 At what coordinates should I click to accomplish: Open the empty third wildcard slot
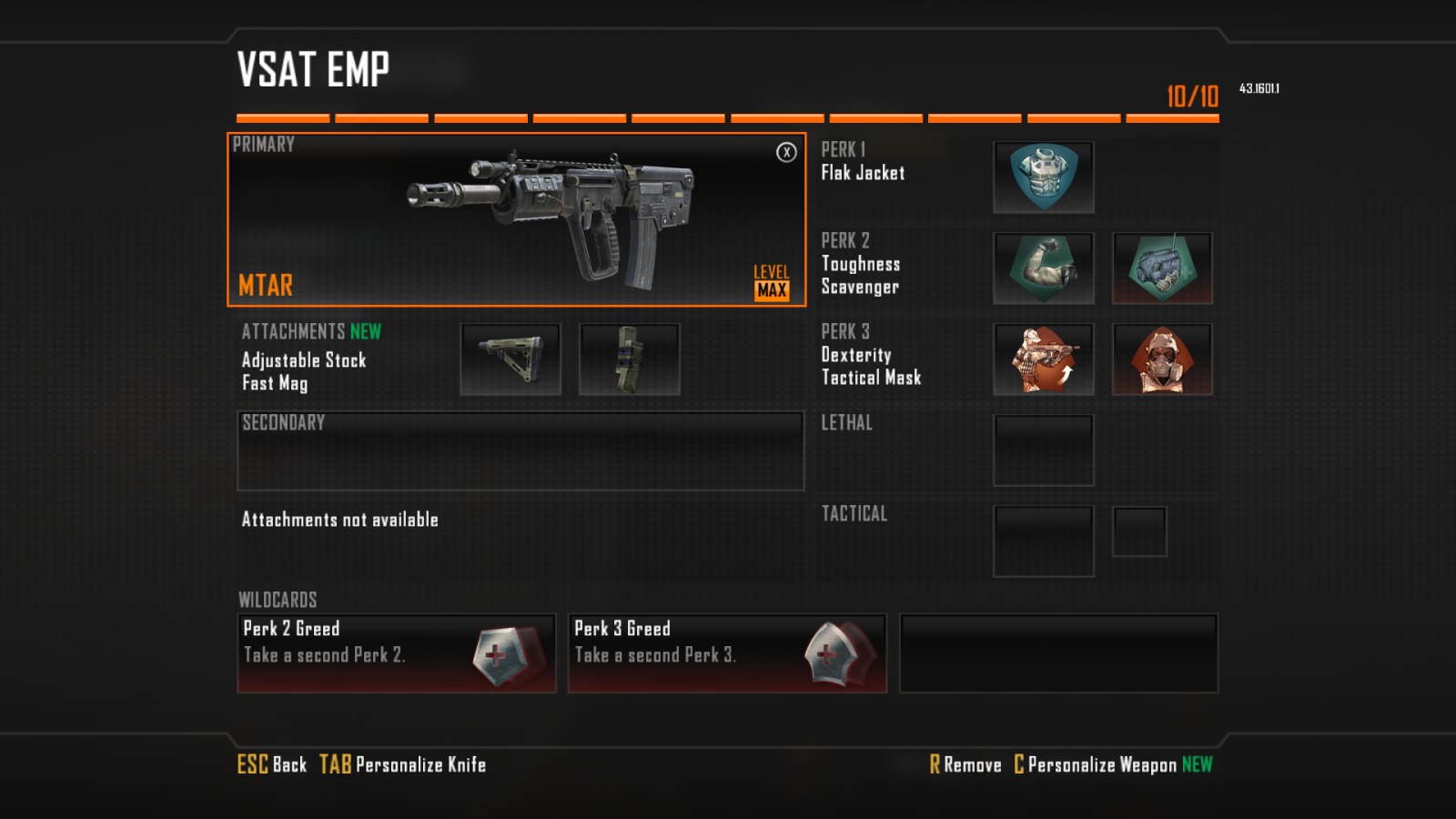[x=1058, y=653]
